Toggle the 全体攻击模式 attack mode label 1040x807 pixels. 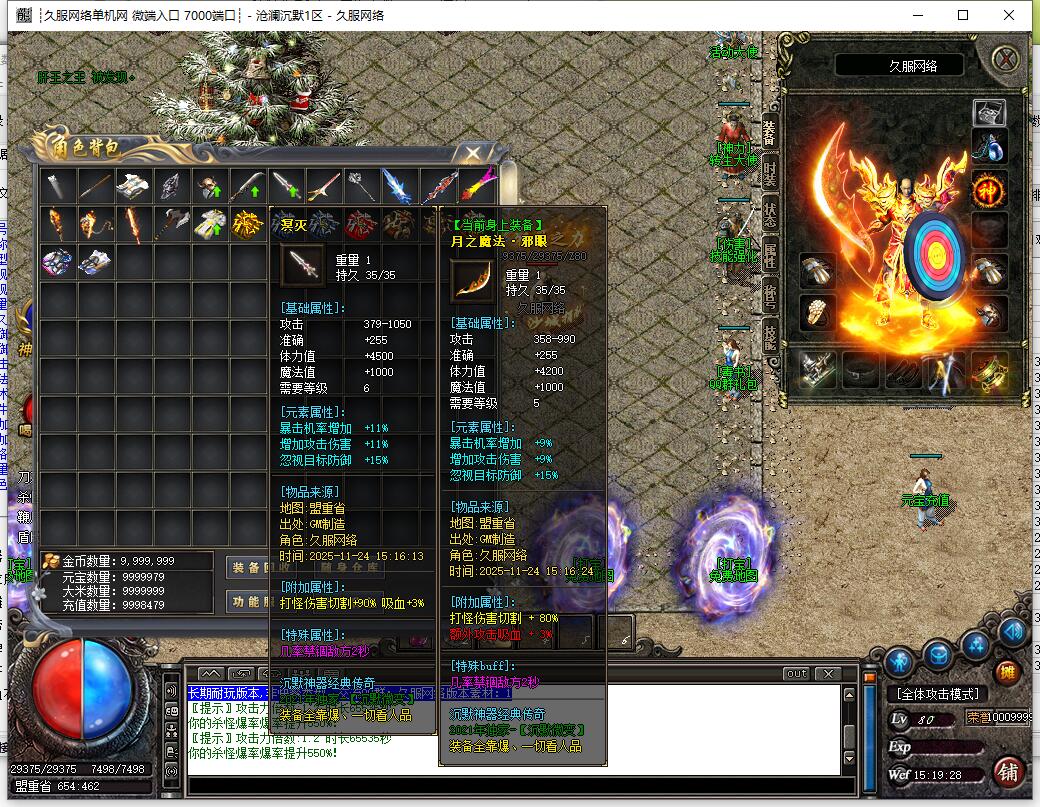pyautogui.click(x=937, y=694)
